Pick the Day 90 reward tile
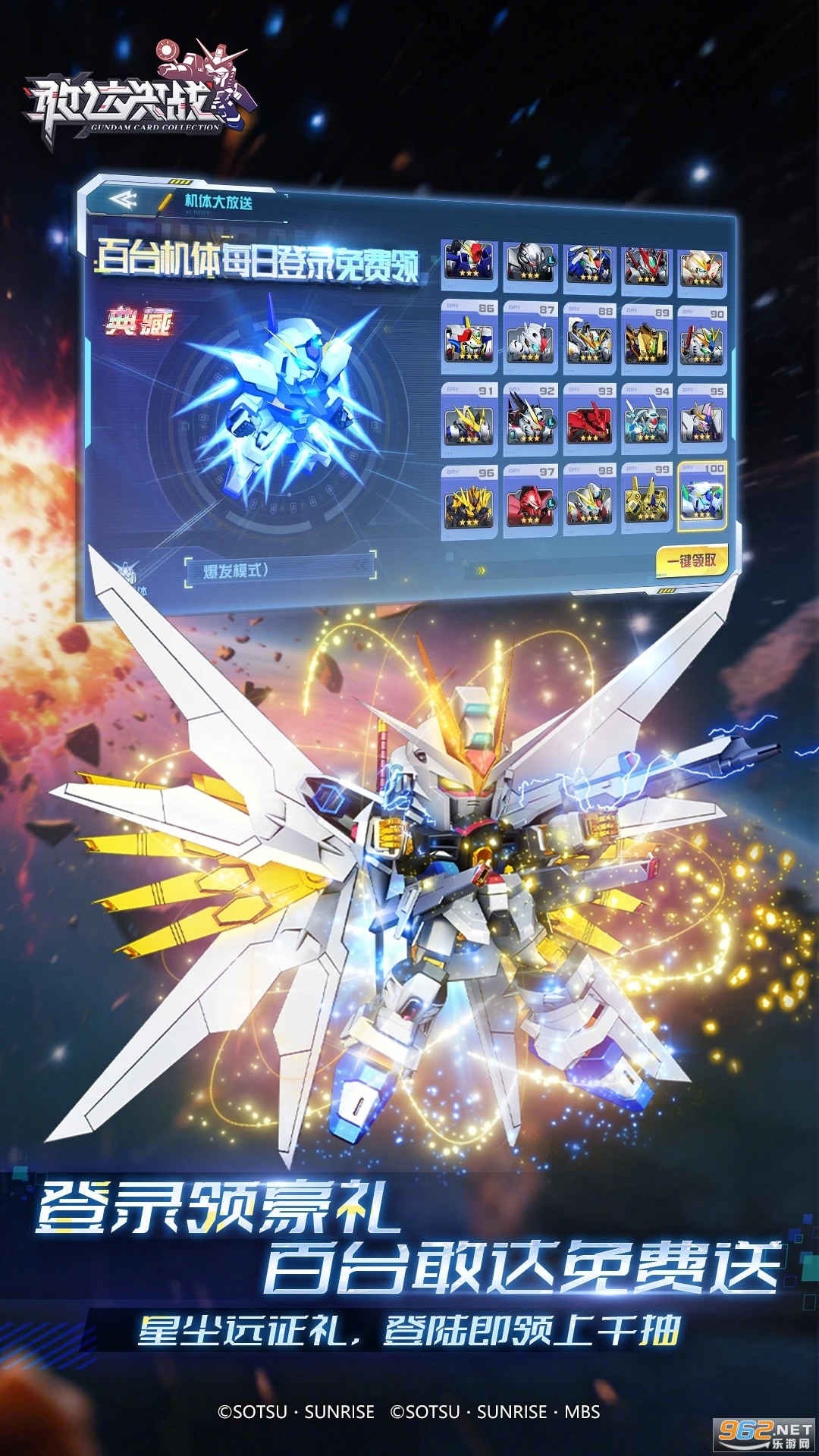 [x=702, y=340]
